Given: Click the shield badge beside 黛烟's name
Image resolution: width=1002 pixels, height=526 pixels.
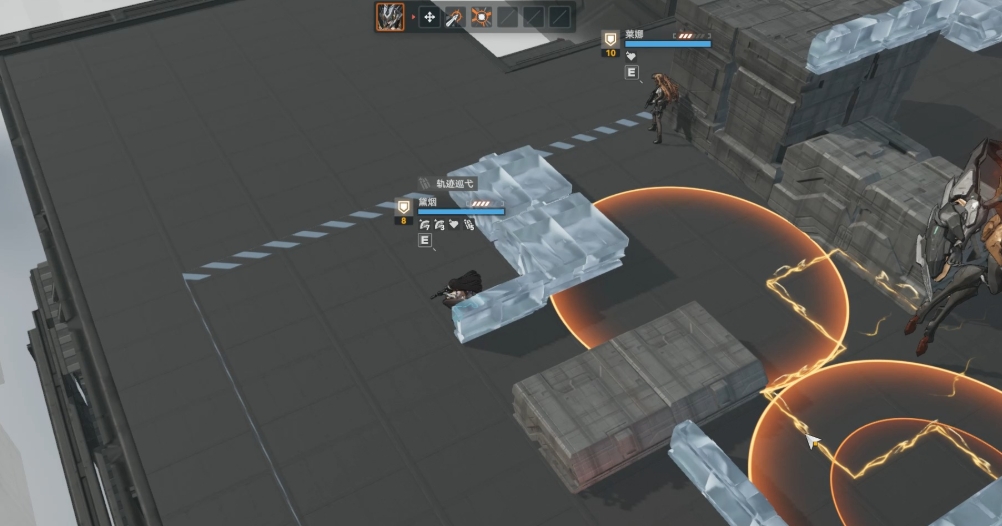Looking at the screenshot, I should pos(404,207).
